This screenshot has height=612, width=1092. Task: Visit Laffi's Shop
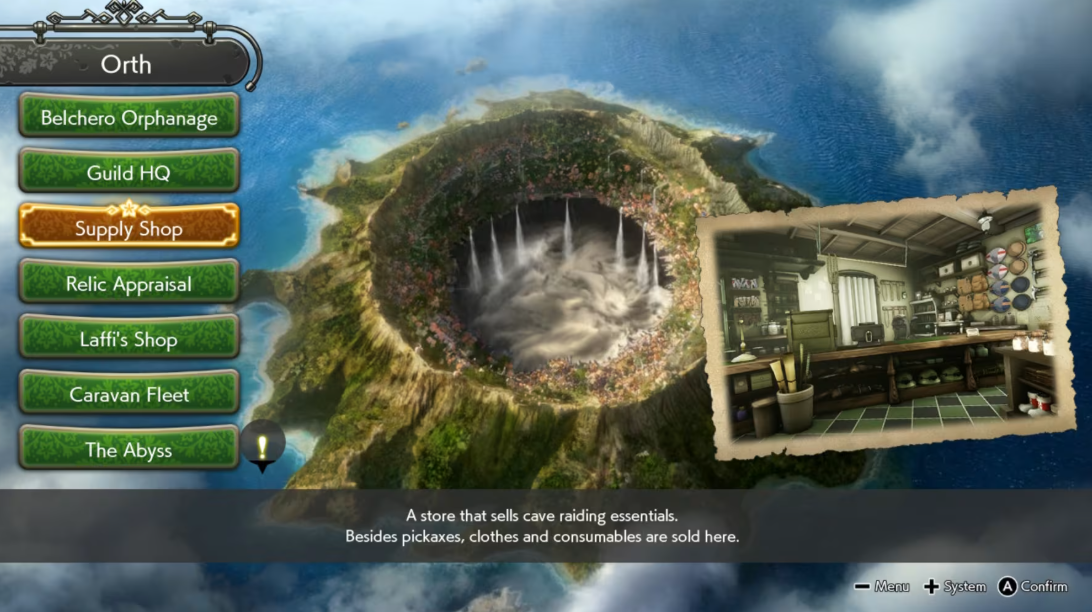click(129, 339)
